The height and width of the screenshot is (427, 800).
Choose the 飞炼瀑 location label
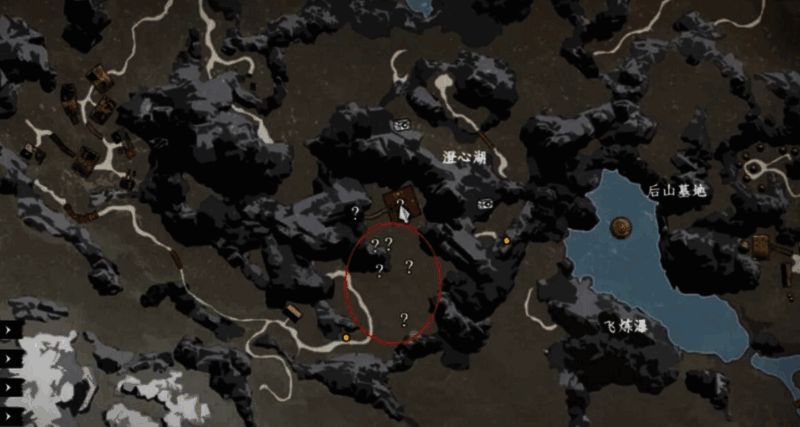625,327
